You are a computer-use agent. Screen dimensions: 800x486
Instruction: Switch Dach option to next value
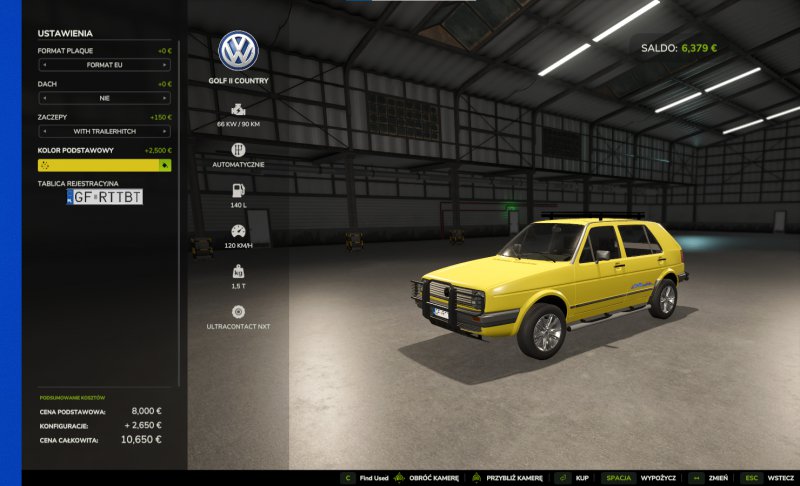click(x=166, y=99)
